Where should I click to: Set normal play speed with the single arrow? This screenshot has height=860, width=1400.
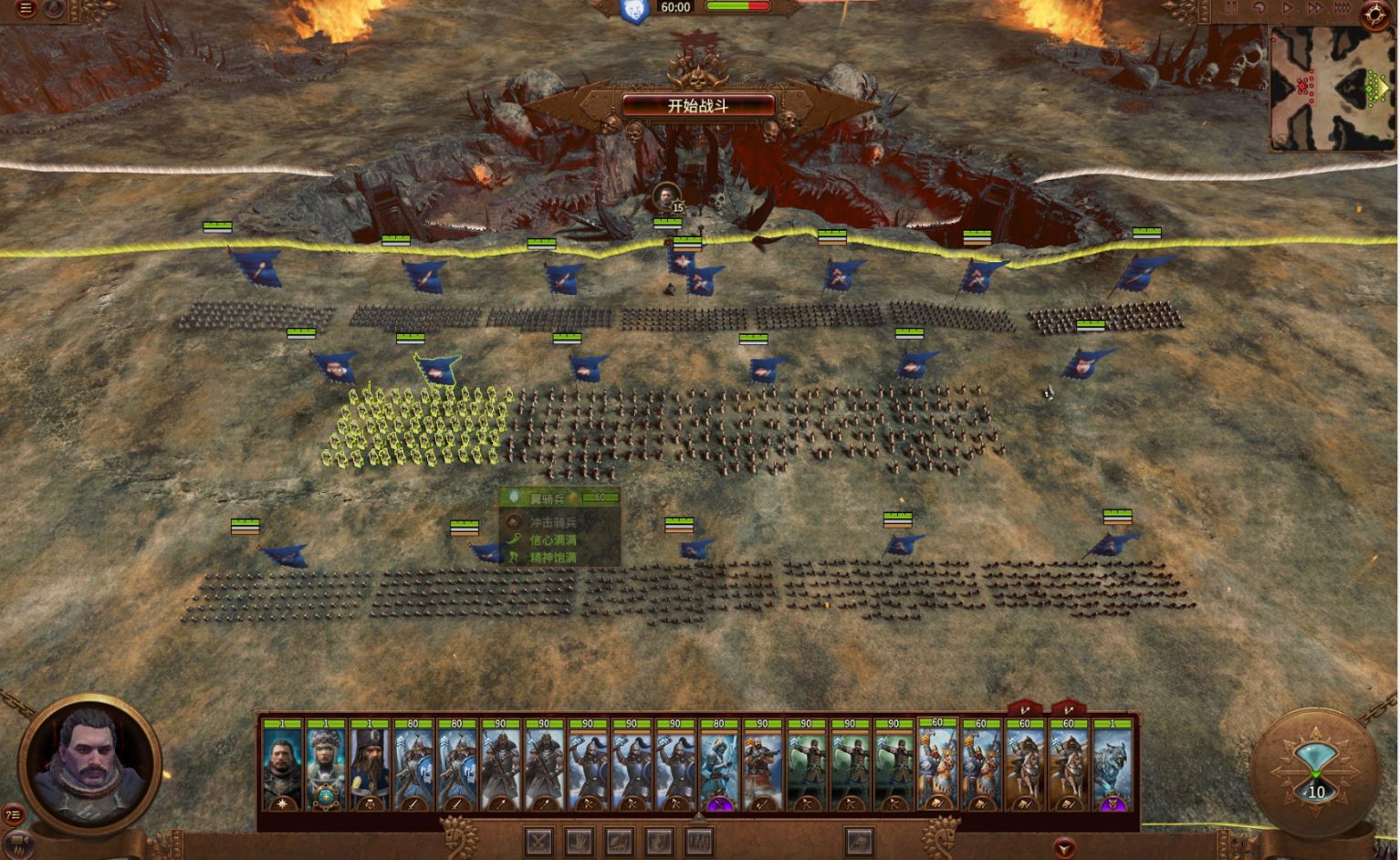(x=1288, y=7)
